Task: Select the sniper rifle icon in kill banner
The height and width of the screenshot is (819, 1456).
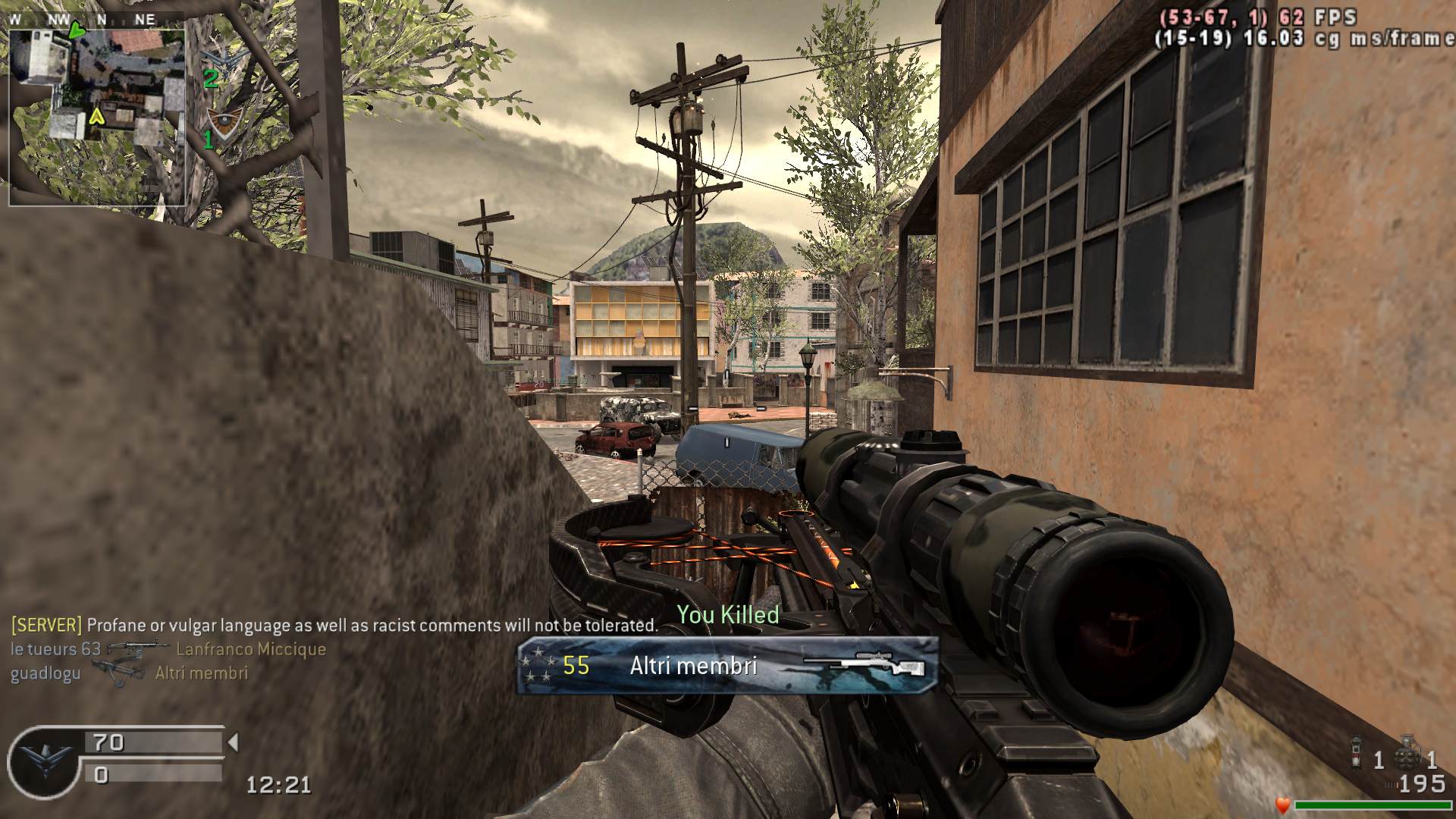Action: (864, 664)
